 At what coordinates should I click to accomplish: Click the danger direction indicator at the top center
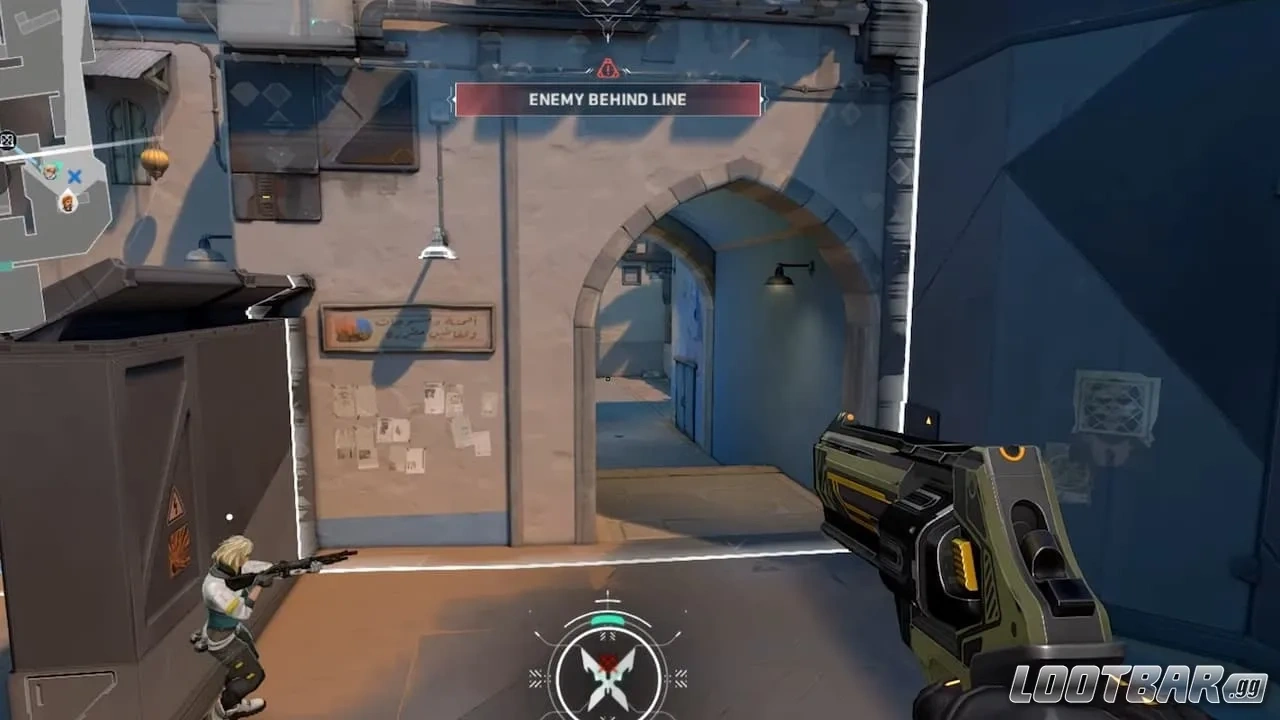pyautogui.click(x=608, y=20)
